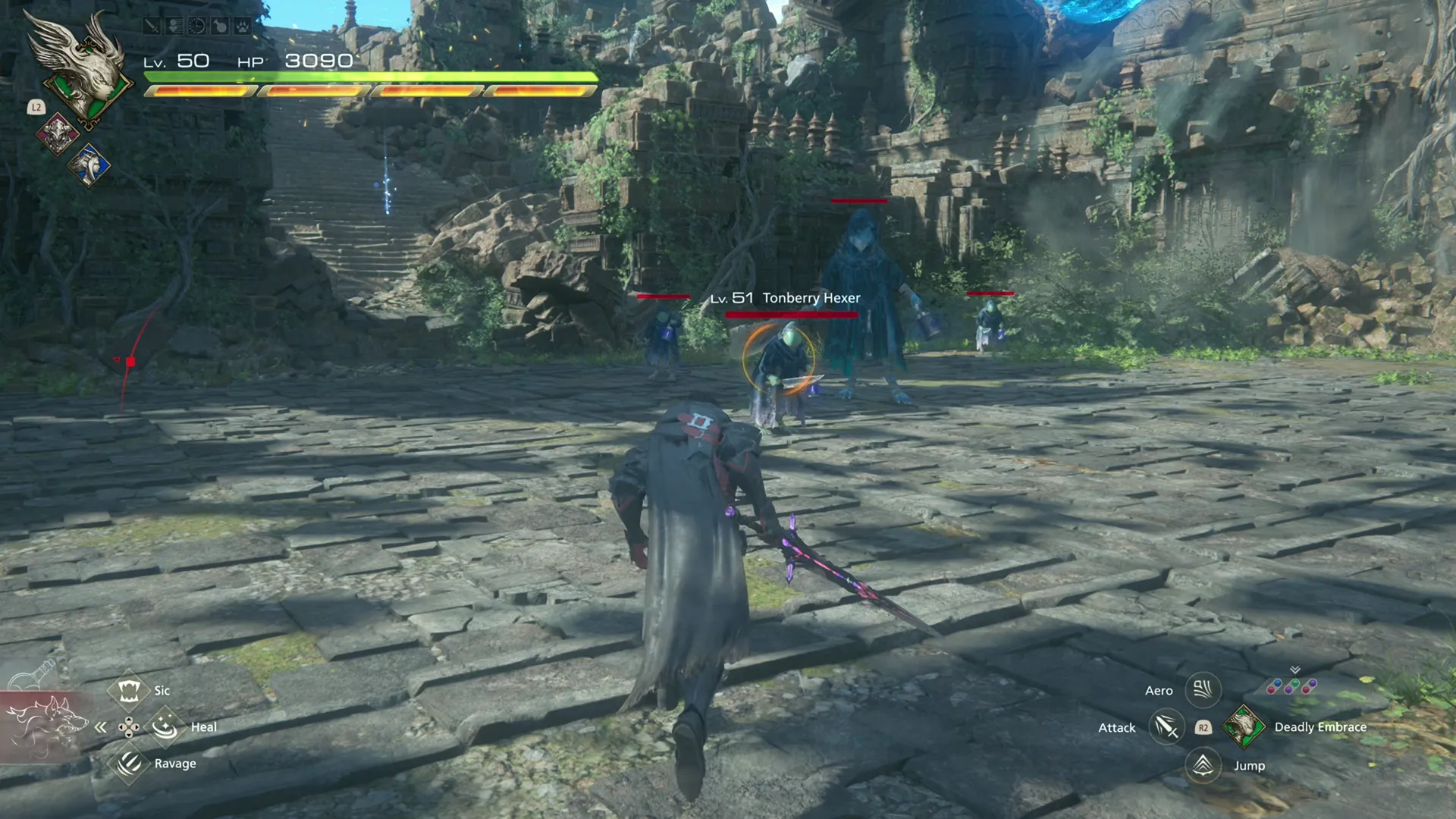Trigger Torgal's Ravage command
The height and width of the screenshot is (819, 1456).
point(129,763)
